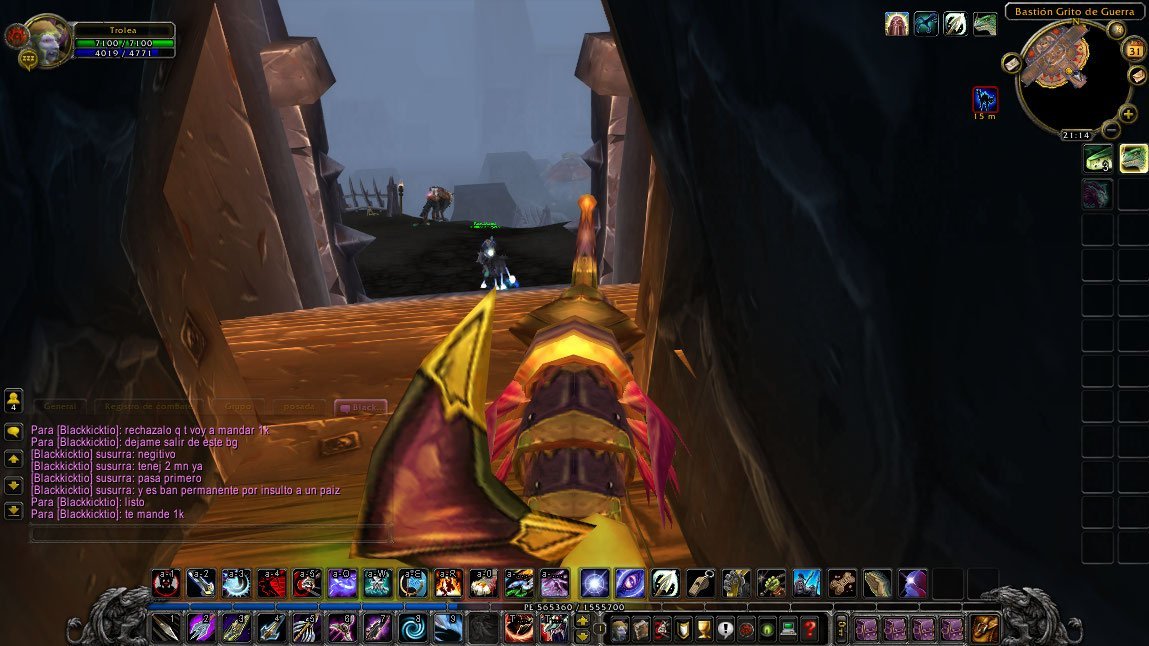Viewport: 1149px width, 646px height.
Task: Zoom in the minimap with the plus button
Action: 1128,114
